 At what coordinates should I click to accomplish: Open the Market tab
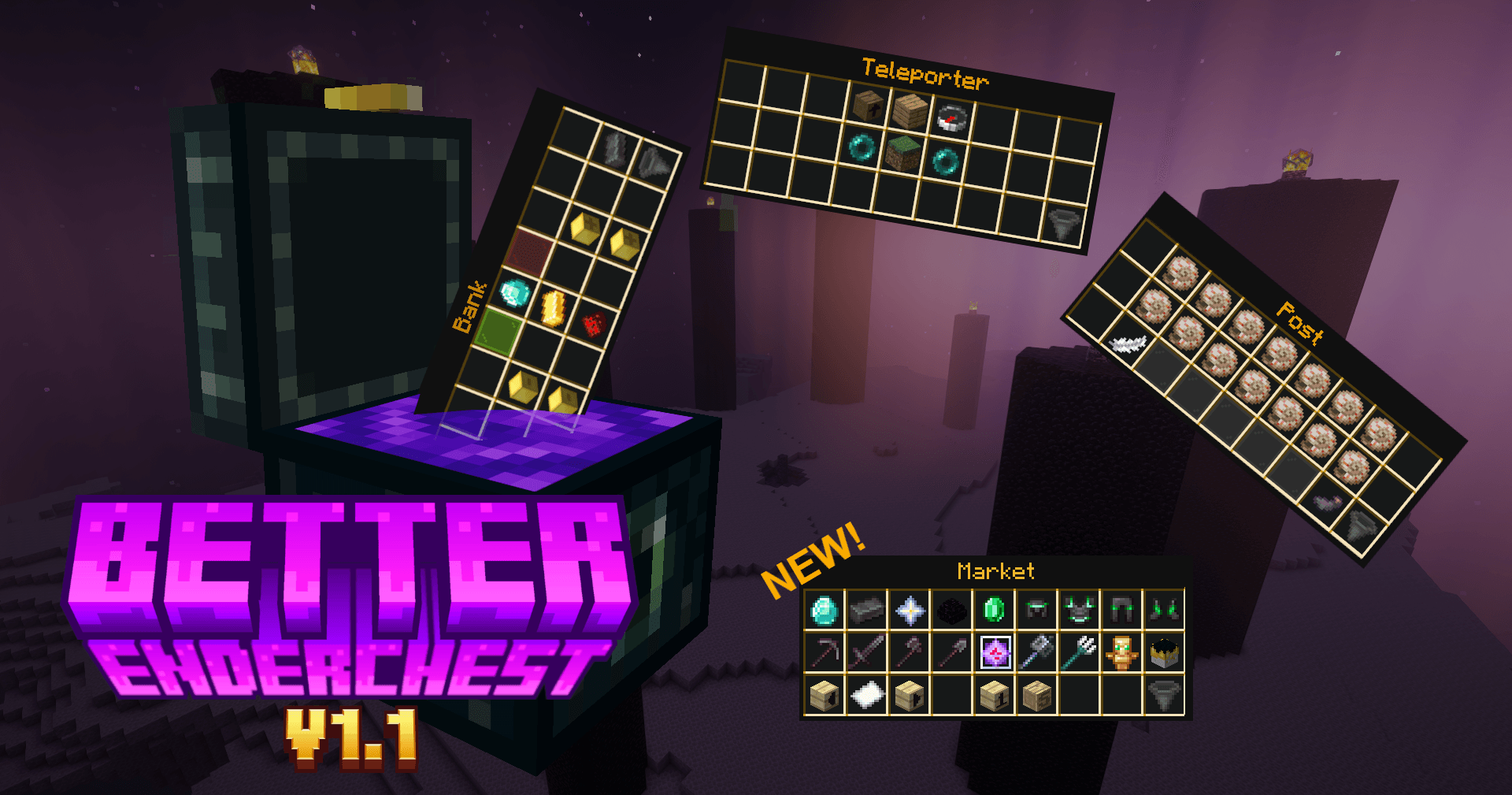point(995,570)
